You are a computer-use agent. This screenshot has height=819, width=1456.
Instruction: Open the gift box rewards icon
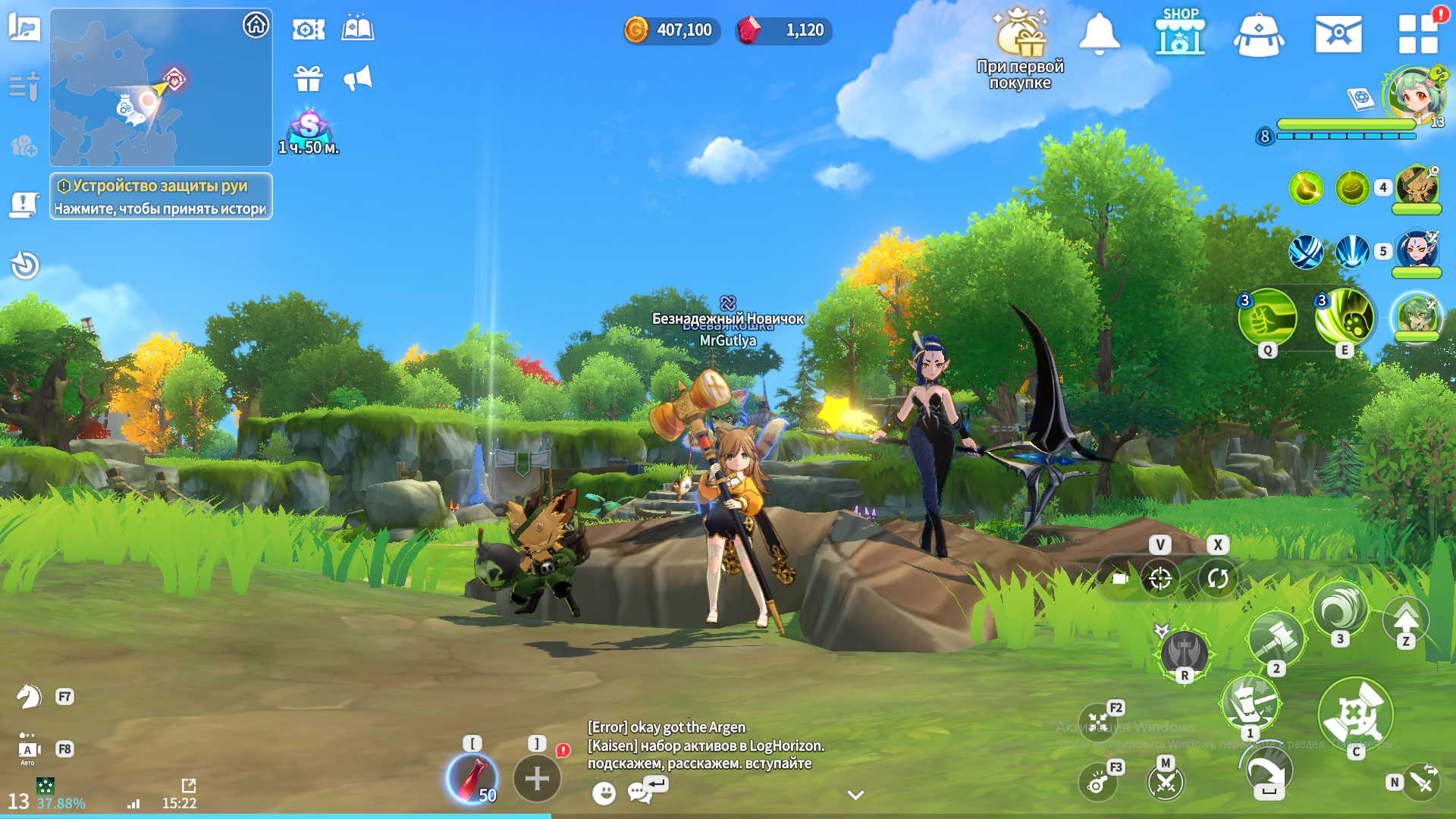(x=309, y=78)
